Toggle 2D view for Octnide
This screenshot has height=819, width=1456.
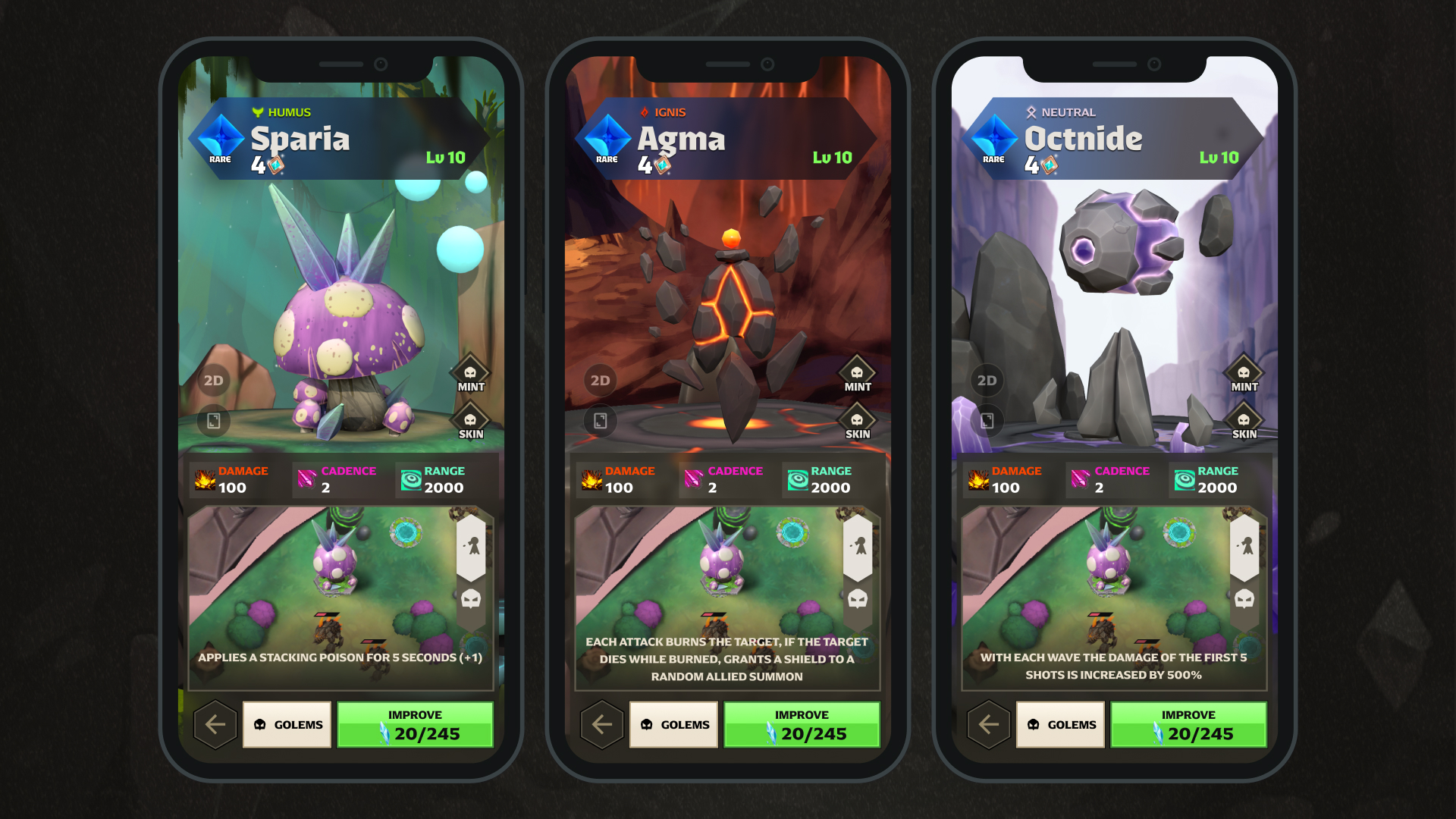(987, 381)
